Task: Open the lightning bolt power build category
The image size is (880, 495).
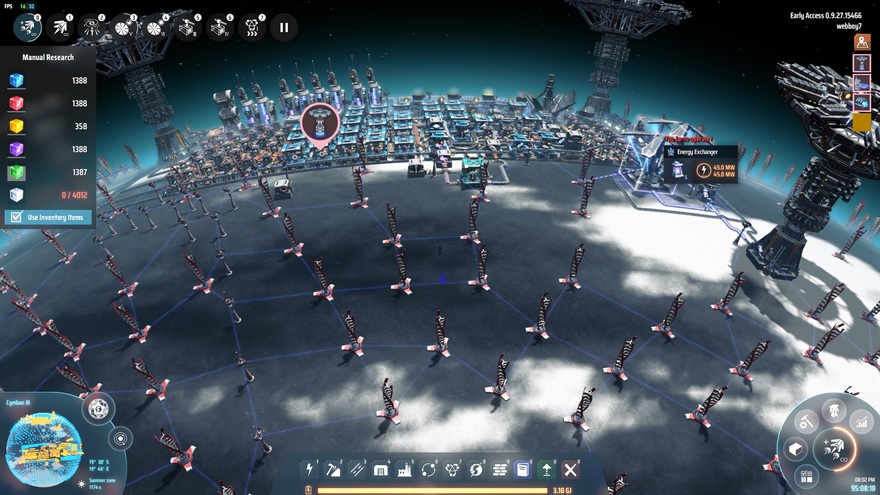Action: 310,469
